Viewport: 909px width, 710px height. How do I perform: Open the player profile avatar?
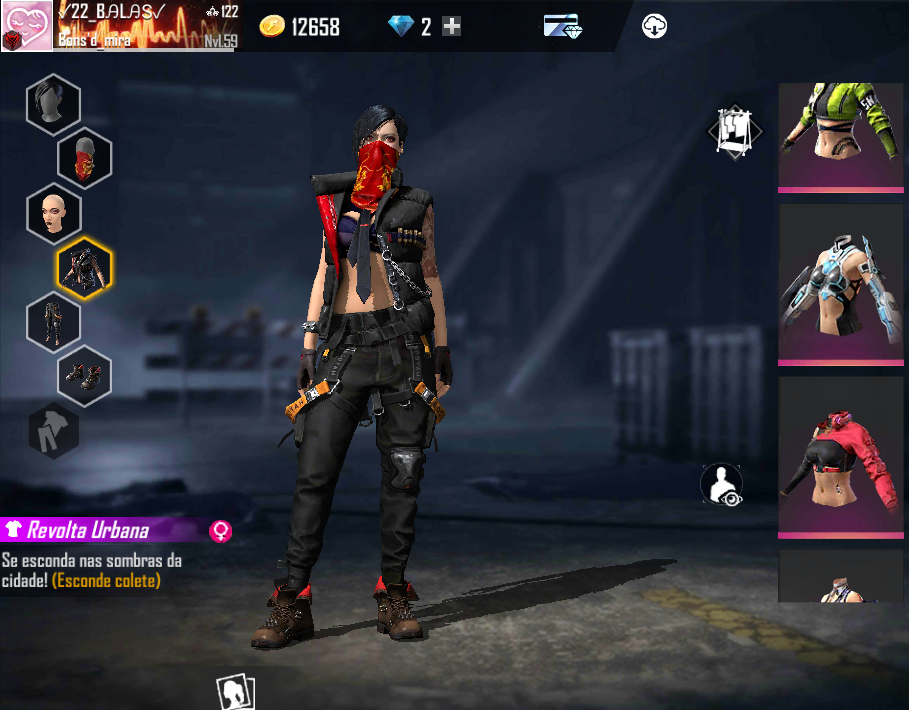(x=26, y=26)
